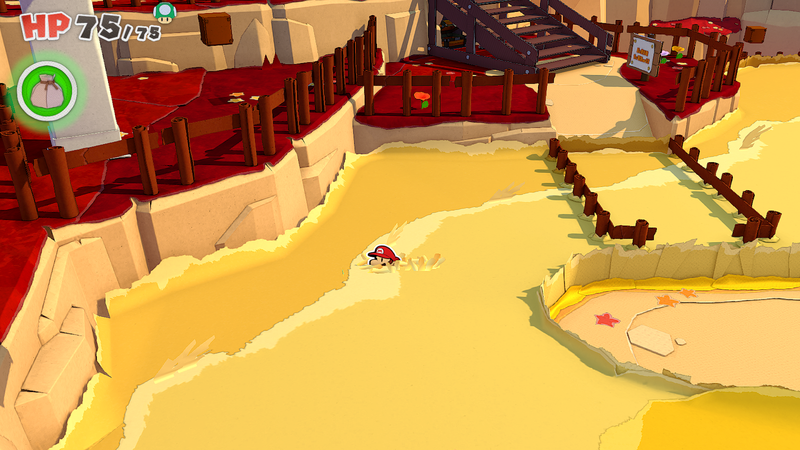The image size is (800, 450).
Task: Click the green mushroom icon beside HP
Action: (164, 11)
